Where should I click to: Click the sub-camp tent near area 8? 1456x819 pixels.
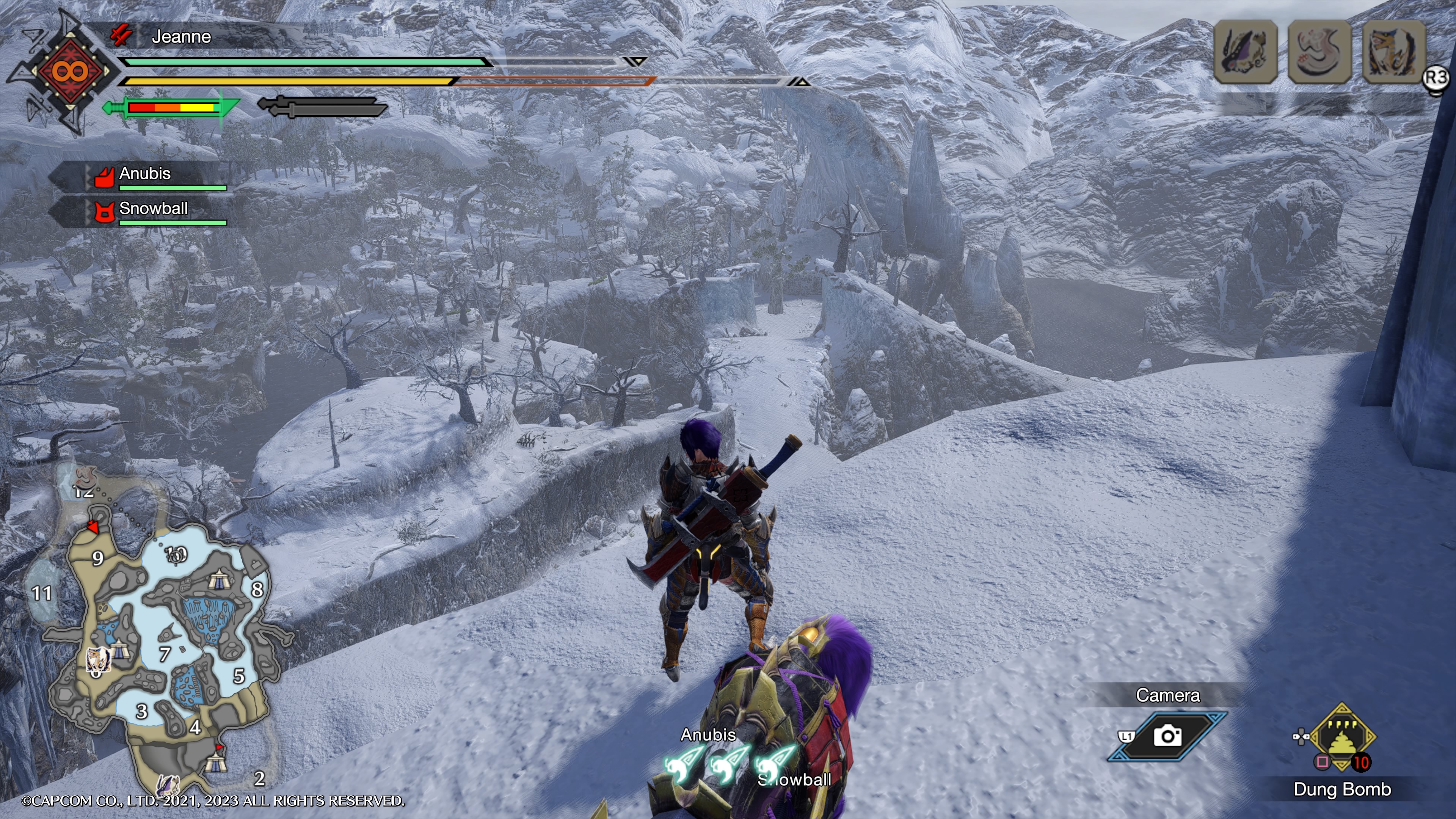218,579
